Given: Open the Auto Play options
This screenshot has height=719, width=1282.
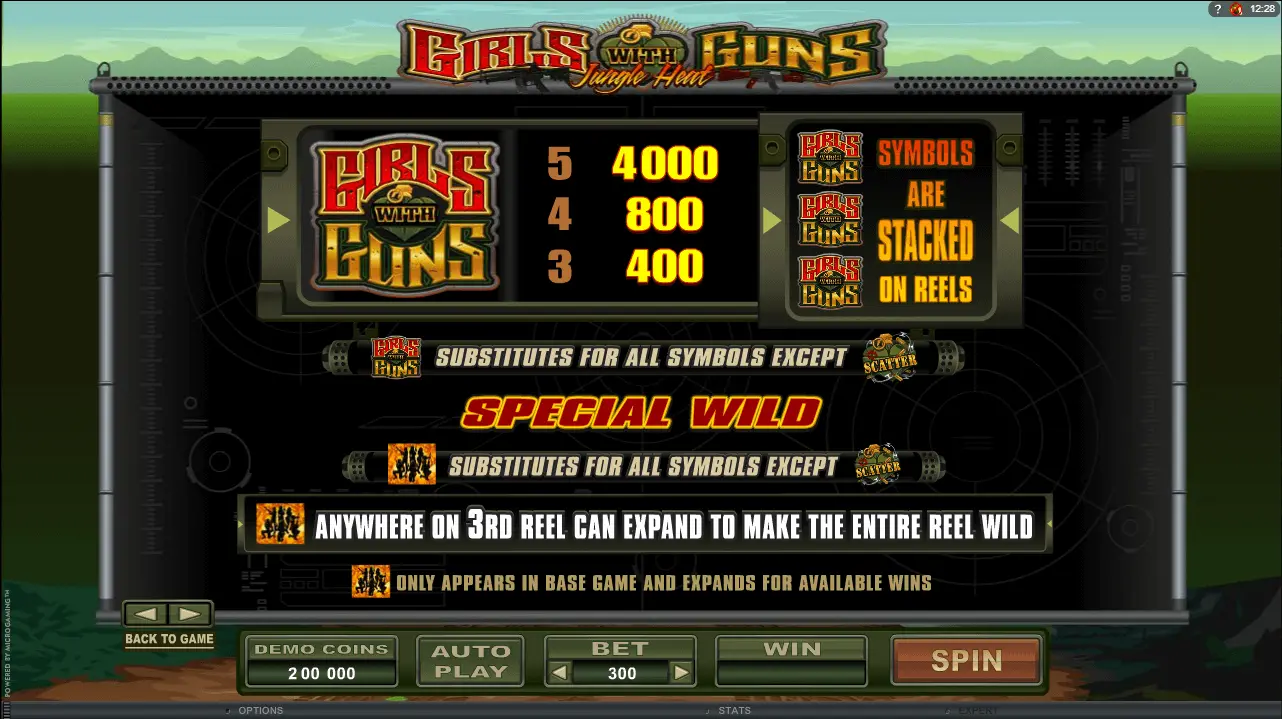Looking at the screenshot, I should click(470, 661).
